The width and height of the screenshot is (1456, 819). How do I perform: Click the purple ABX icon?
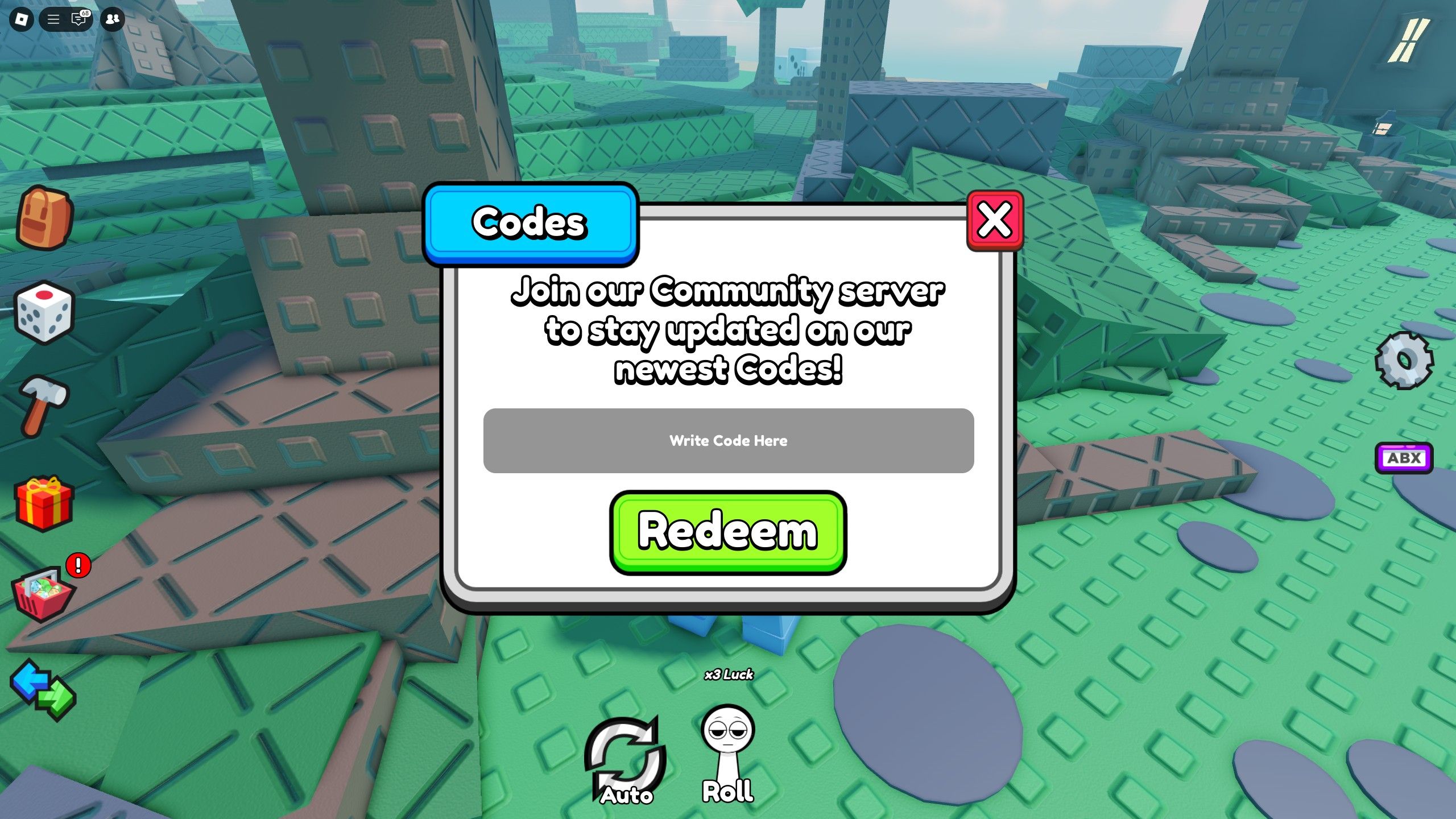[1404, 458]
